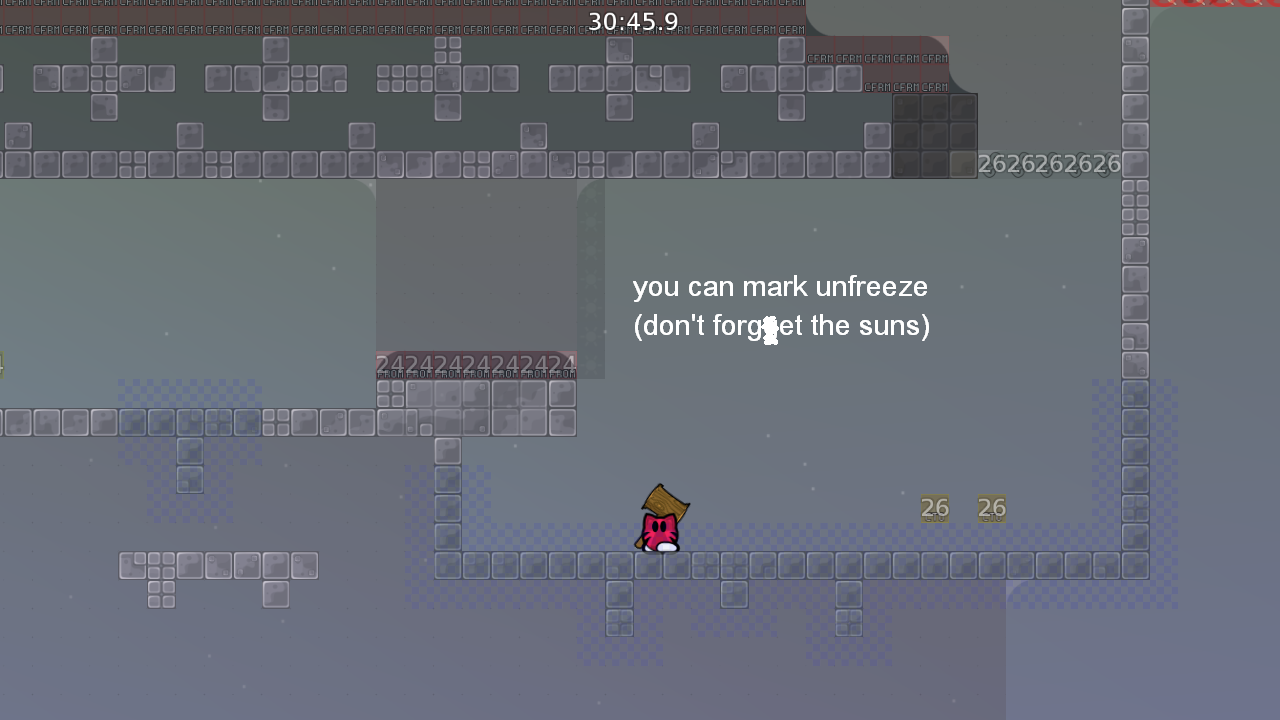Select the left sun pickup labeled 26
The image size is (1280, 720).
pos(935,508)
